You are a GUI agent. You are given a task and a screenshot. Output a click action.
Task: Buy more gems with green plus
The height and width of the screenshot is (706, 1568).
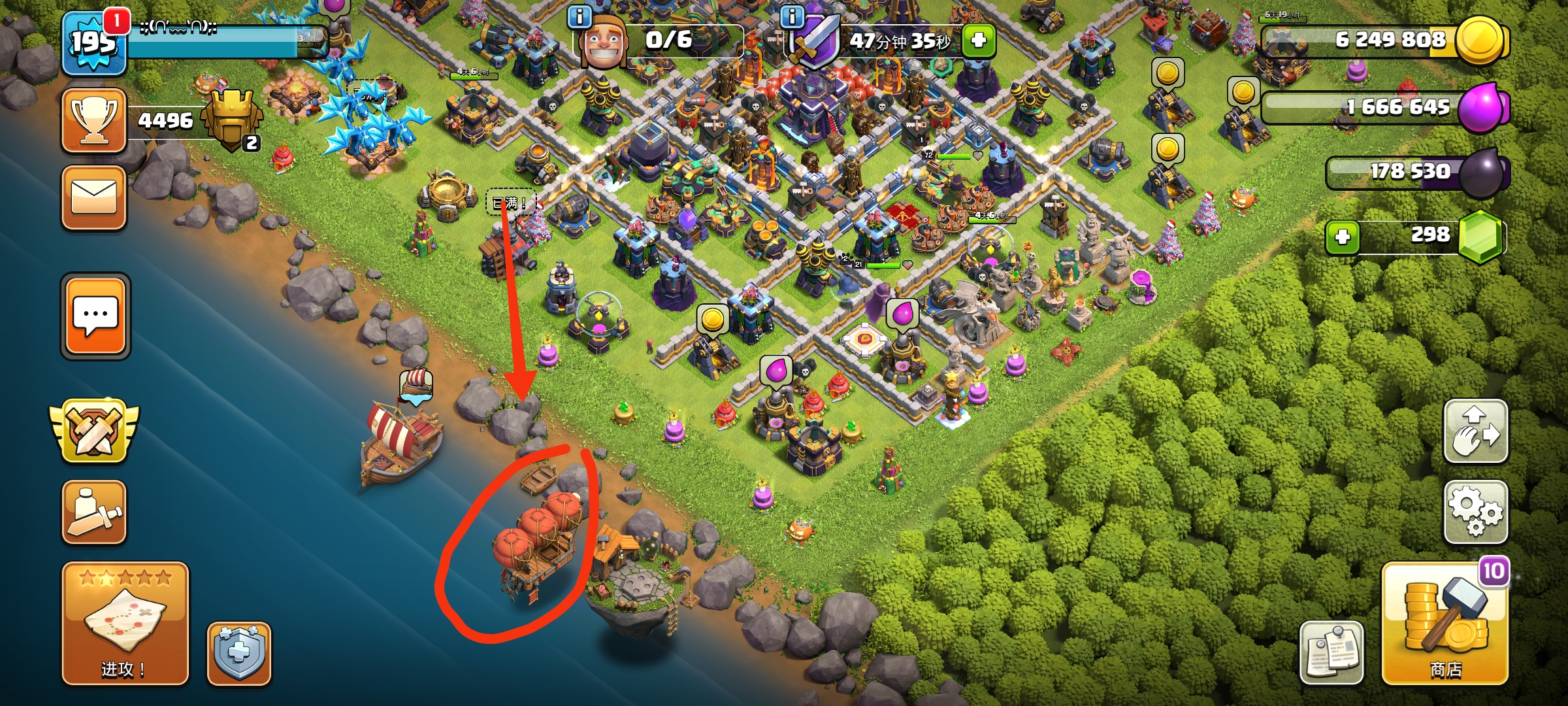point(1343,236)
